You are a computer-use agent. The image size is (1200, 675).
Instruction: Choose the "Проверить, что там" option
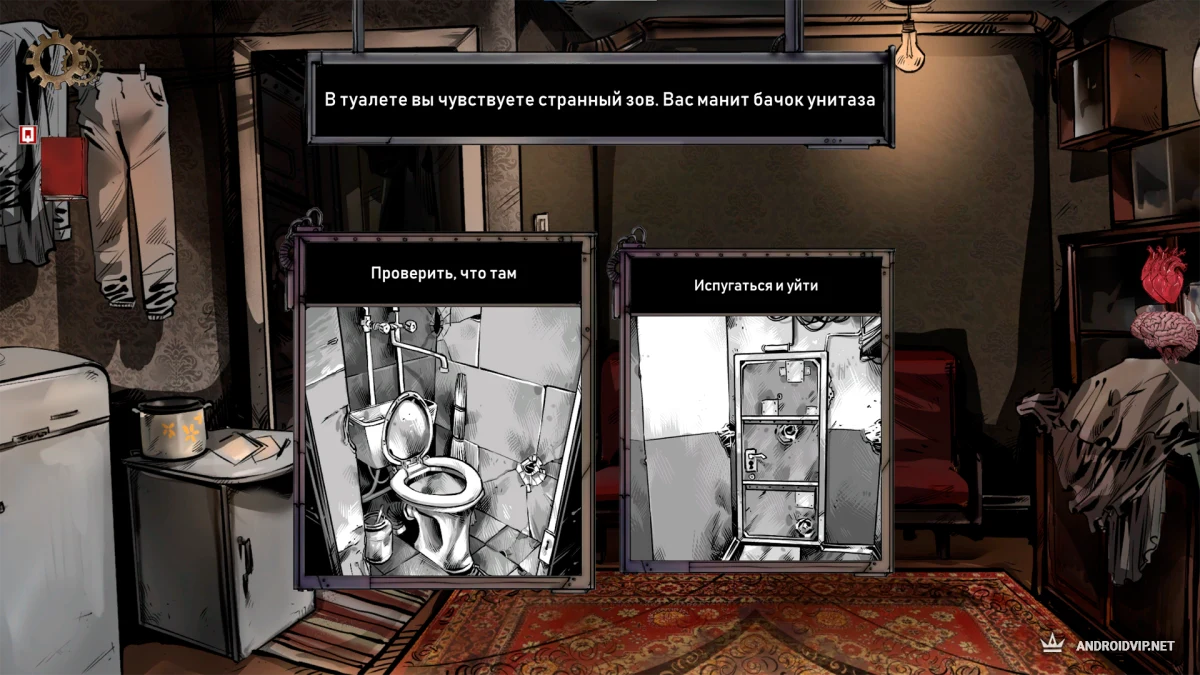(443, 410)
